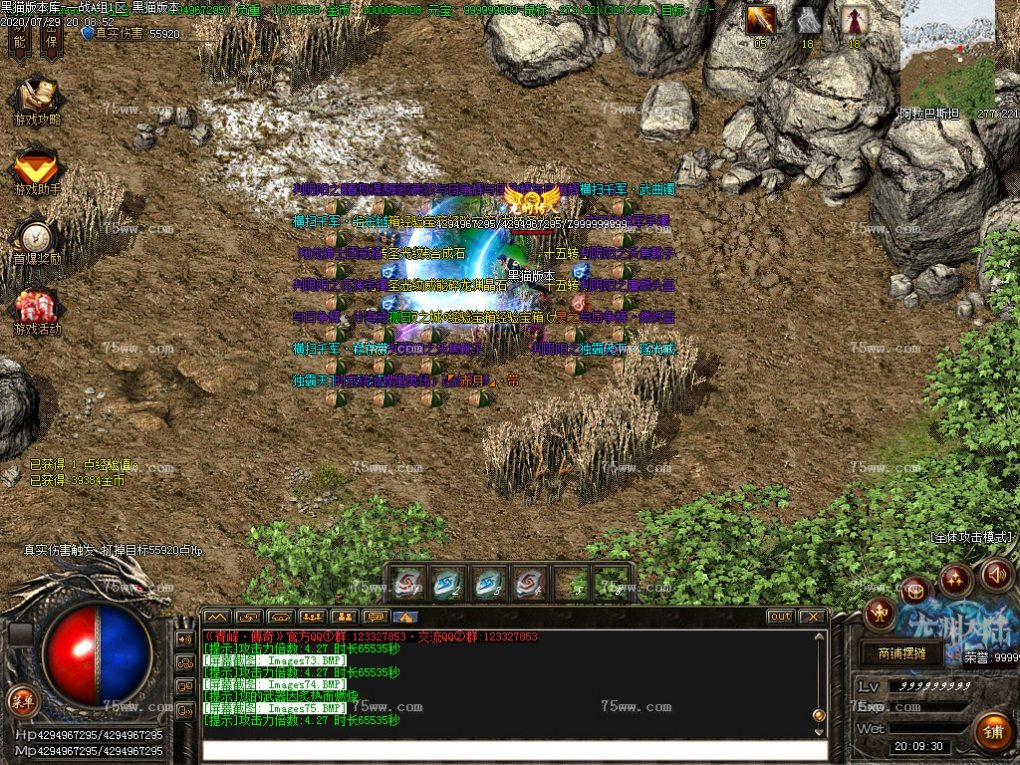
Task: Open the 游戏活动 events panel
Action: (36, 311)
